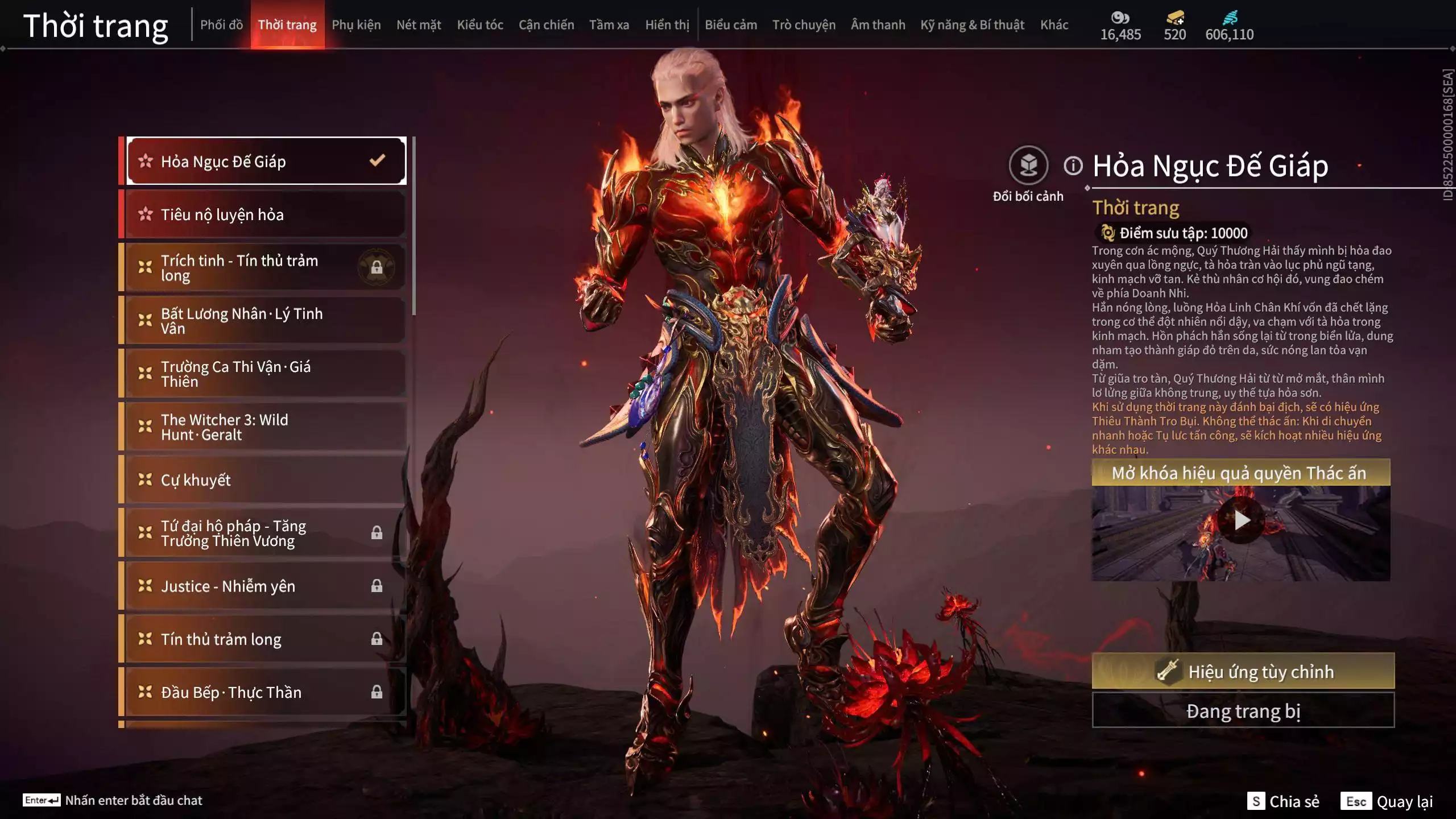
Task: Switch to the Phối đồ tab
Action: 221,25
